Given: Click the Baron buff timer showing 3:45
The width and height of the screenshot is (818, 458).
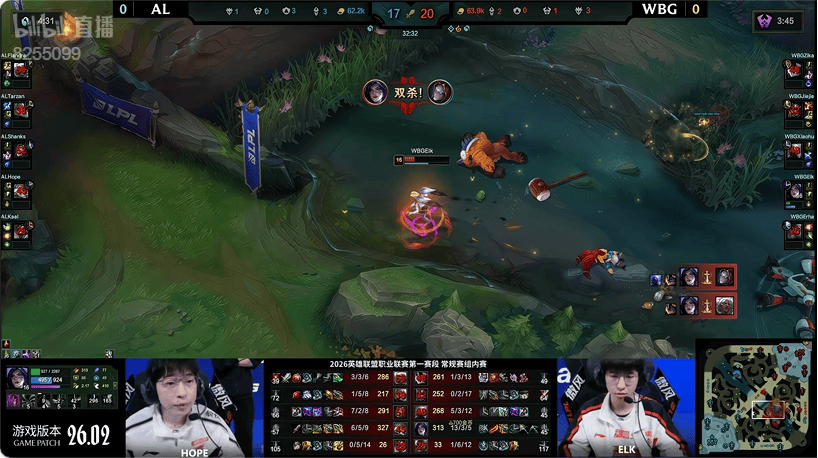Looking at the screenshot, I should (777, 21).
